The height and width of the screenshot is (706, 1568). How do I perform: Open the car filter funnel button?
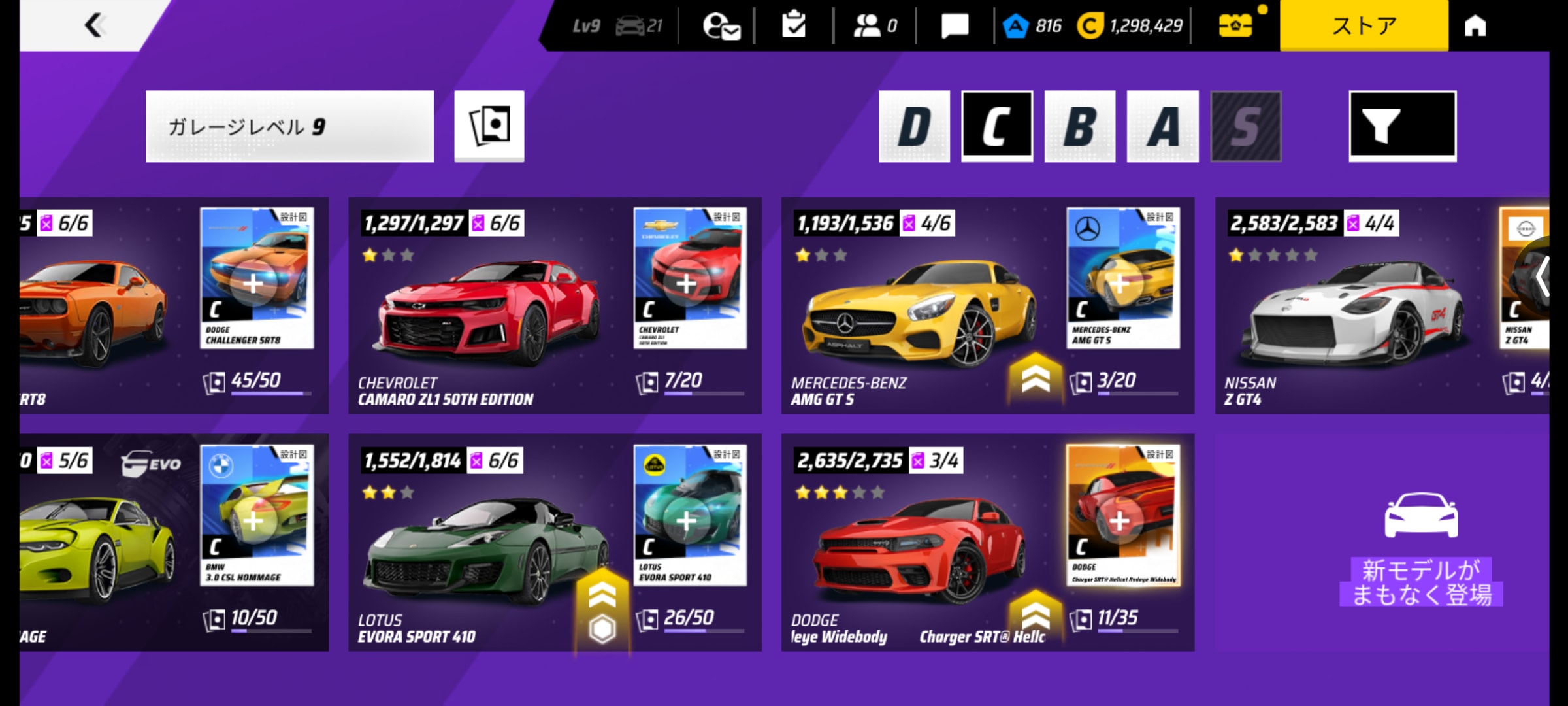tap(1402, 126)
